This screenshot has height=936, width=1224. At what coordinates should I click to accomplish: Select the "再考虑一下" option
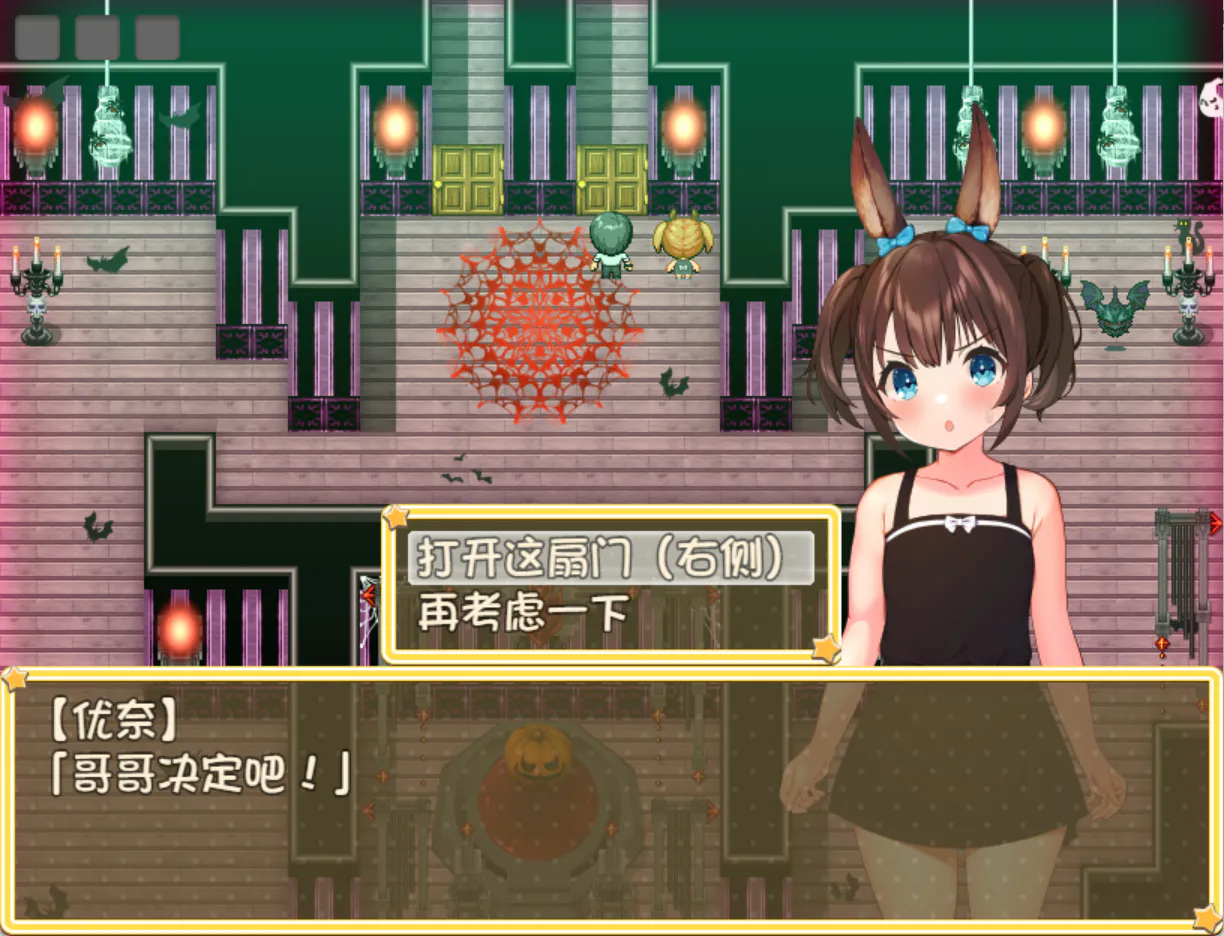tap(522, 613)
